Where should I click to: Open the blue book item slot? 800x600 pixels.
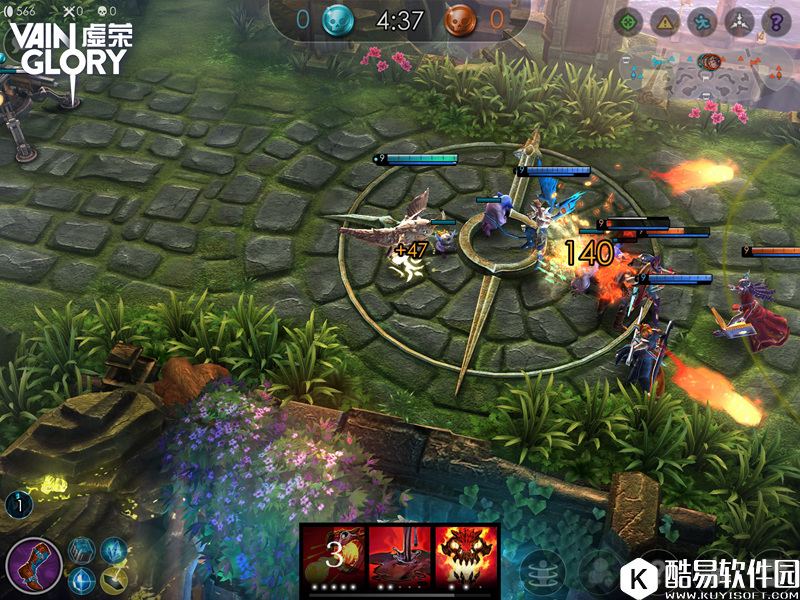82,549
